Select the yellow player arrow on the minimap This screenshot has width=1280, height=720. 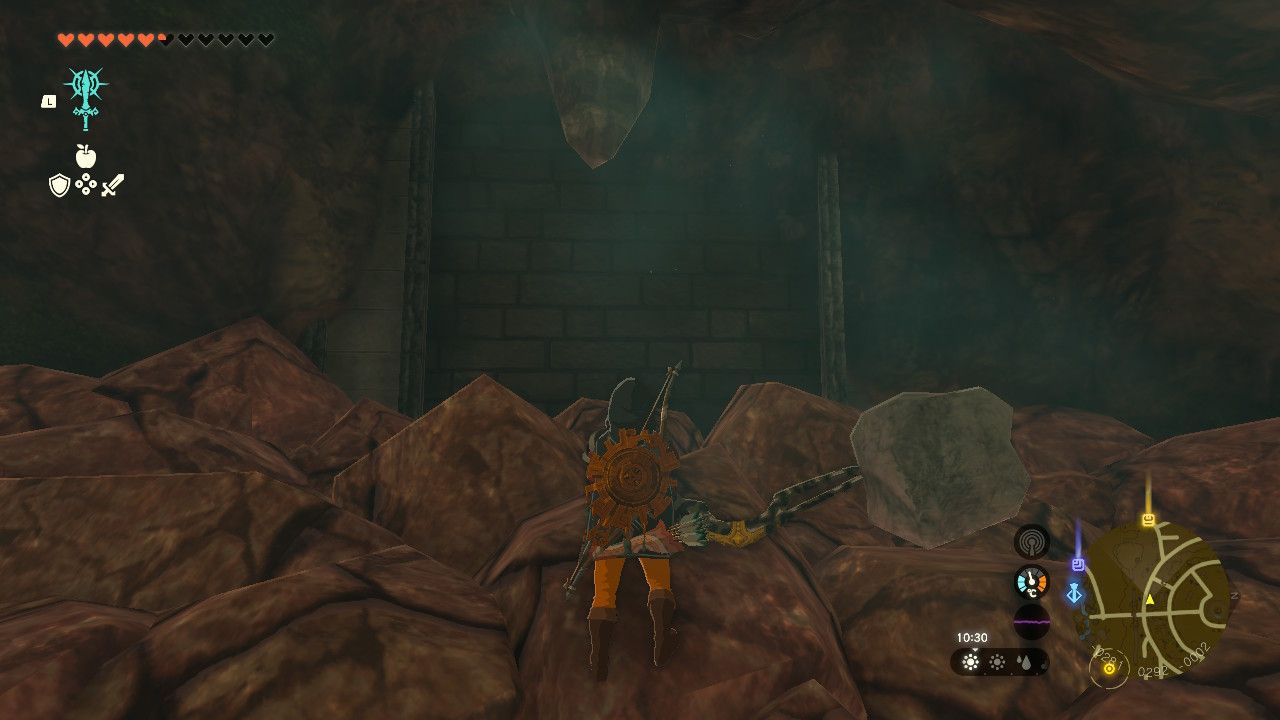coord(1149,599)
